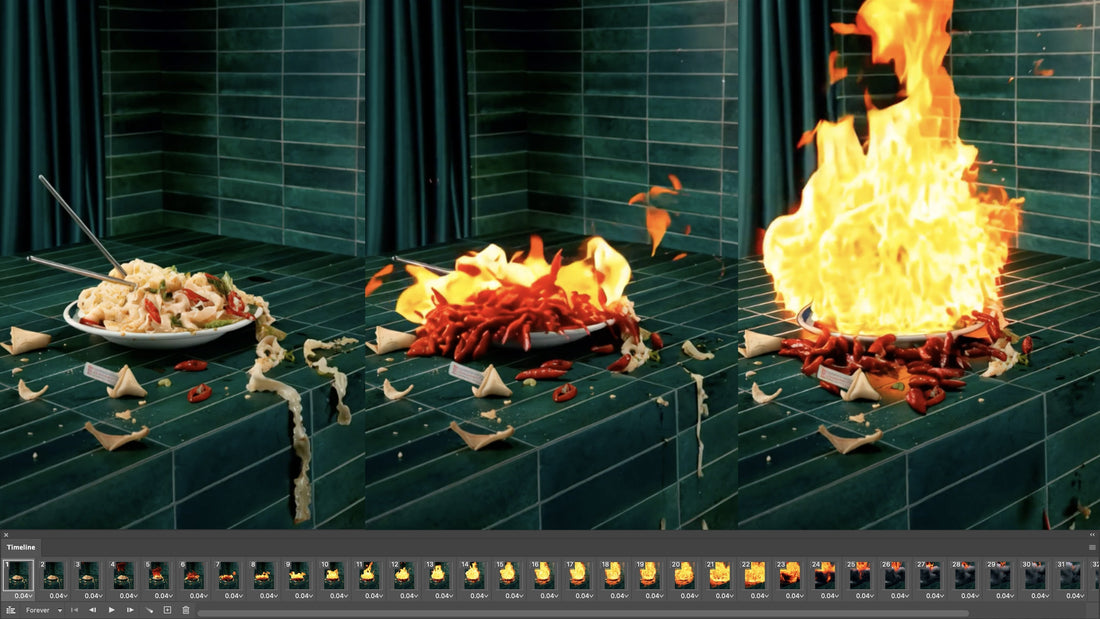Select frame 10 thumbnail
1100x619 pixels.
coord(334,574)
